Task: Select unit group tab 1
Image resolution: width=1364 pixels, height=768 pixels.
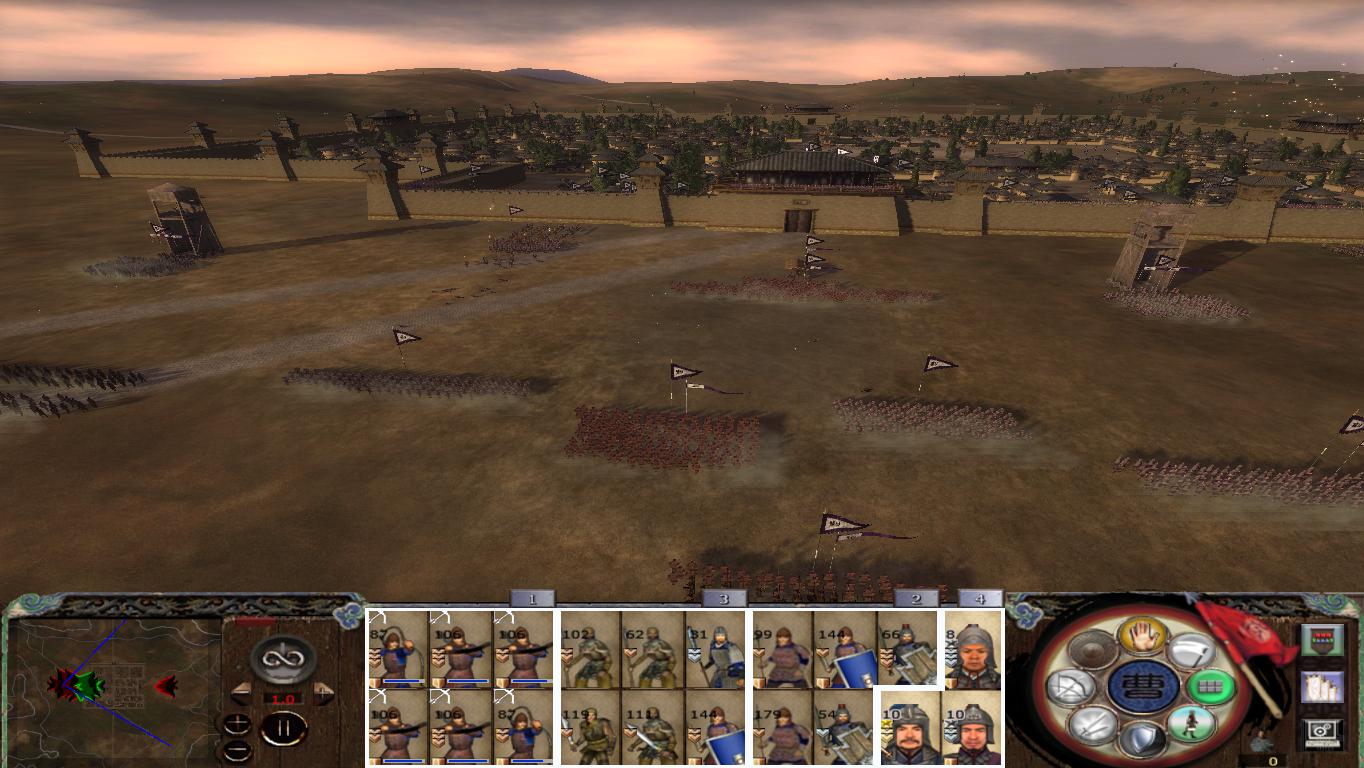Action: pos(533,598)
